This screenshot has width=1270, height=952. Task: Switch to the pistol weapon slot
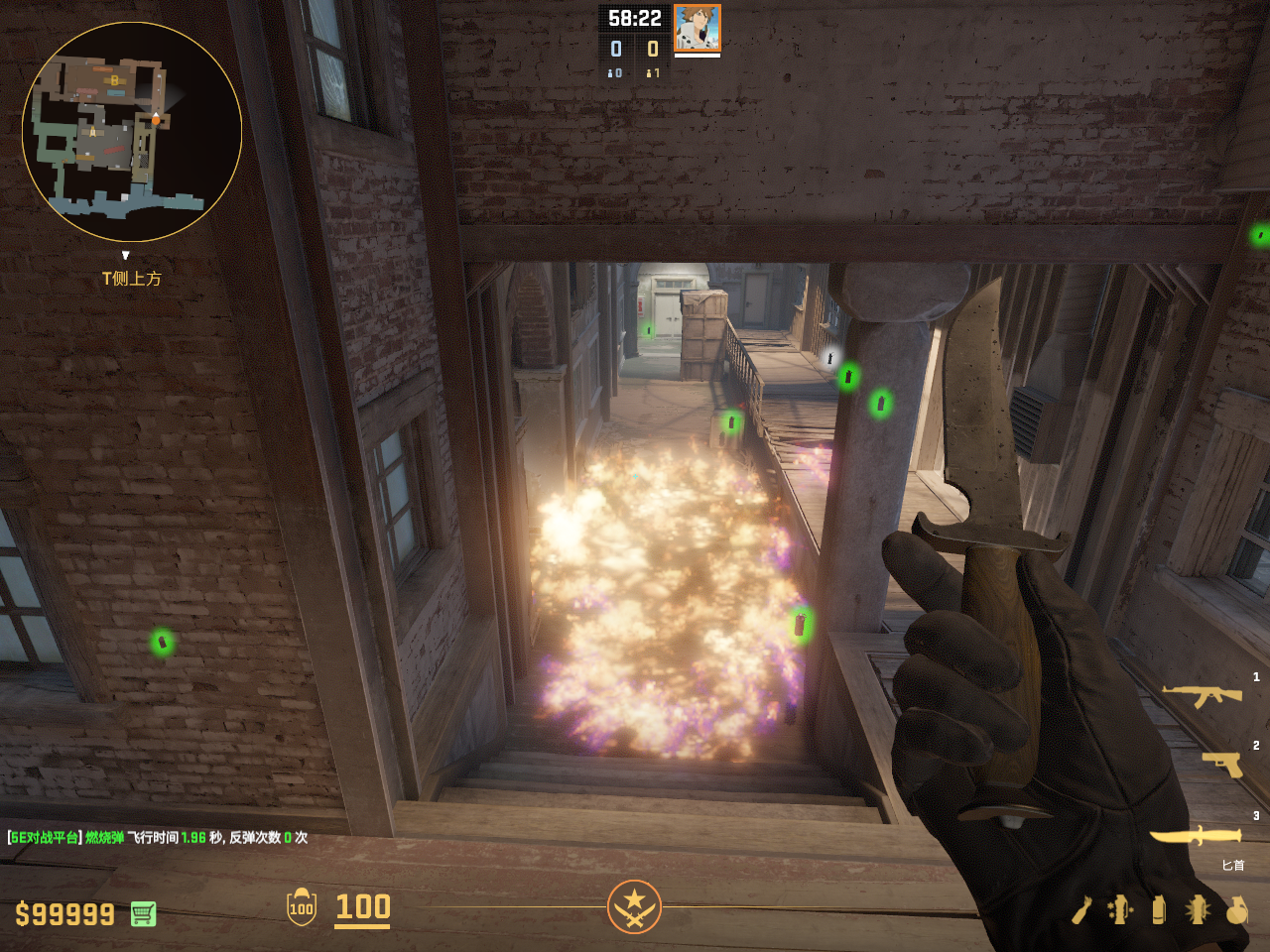pyautogui.click(x=1222, y=764)
